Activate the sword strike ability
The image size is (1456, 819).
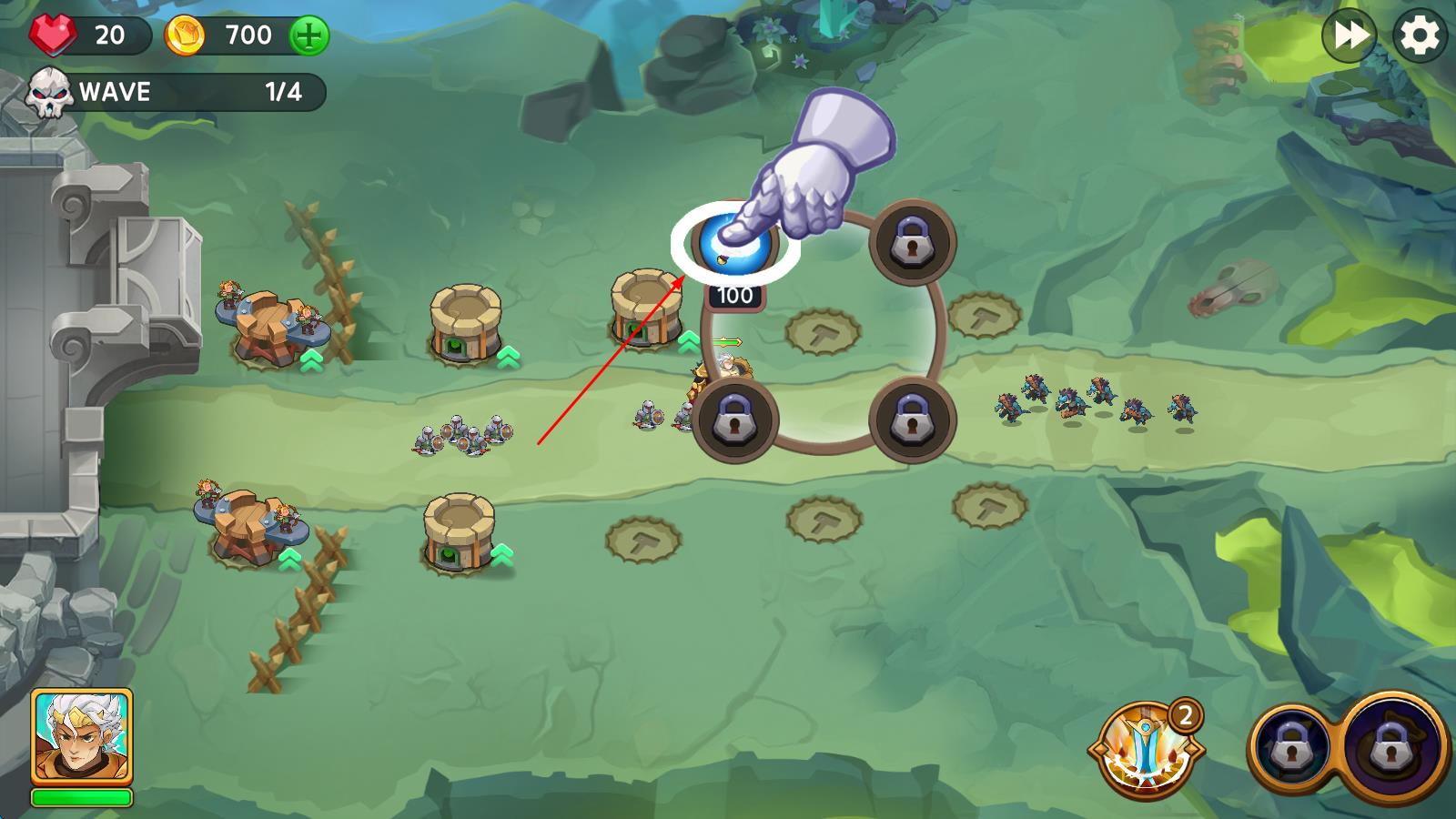point(1146,752)
